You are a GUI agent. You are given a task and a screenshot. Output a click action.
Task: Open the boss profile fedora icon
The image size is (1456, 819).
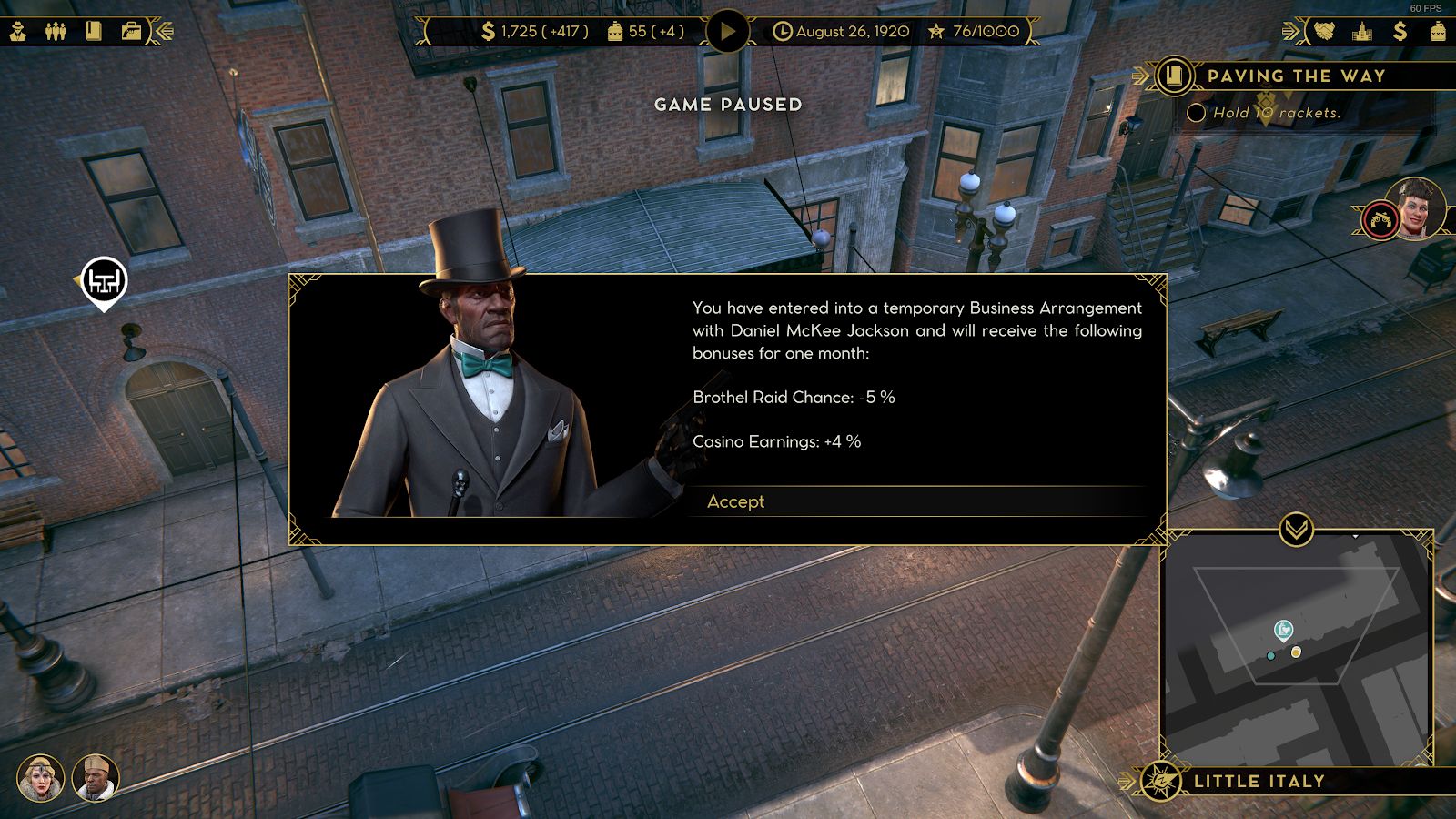pos(18,32)
